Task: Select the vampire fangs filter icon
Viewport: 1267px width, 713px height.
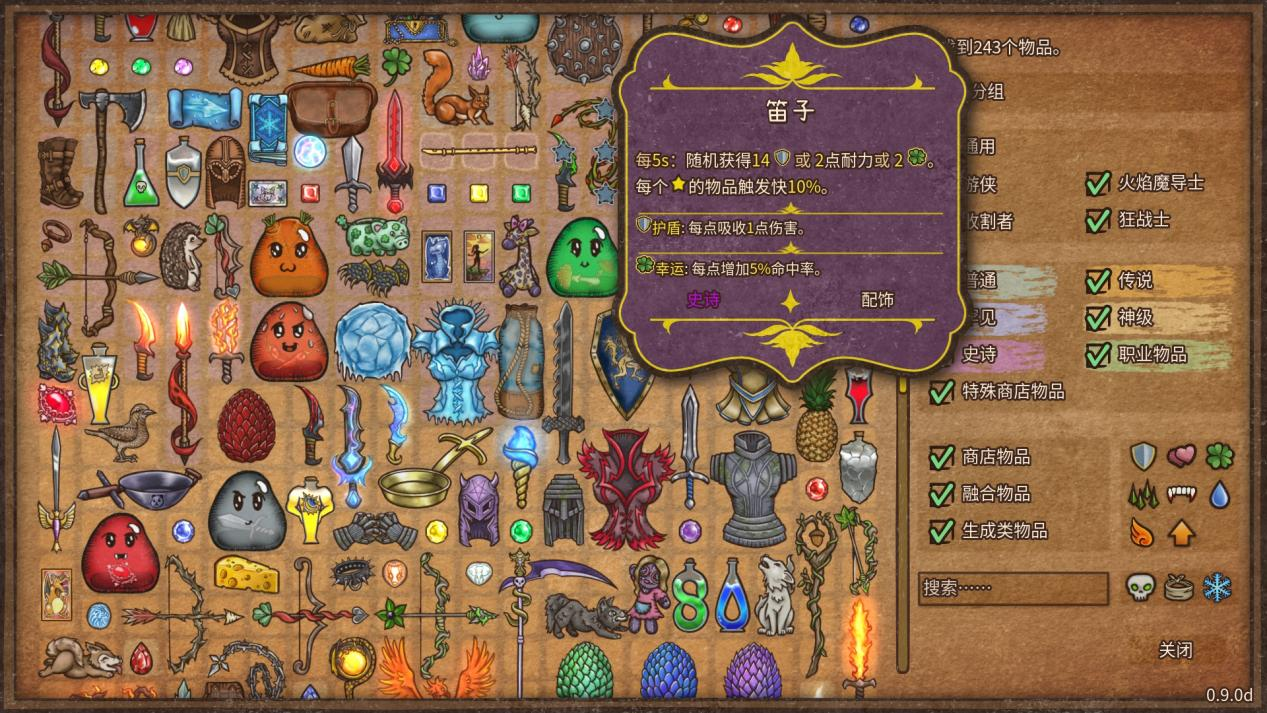Action: (1181, 494)
